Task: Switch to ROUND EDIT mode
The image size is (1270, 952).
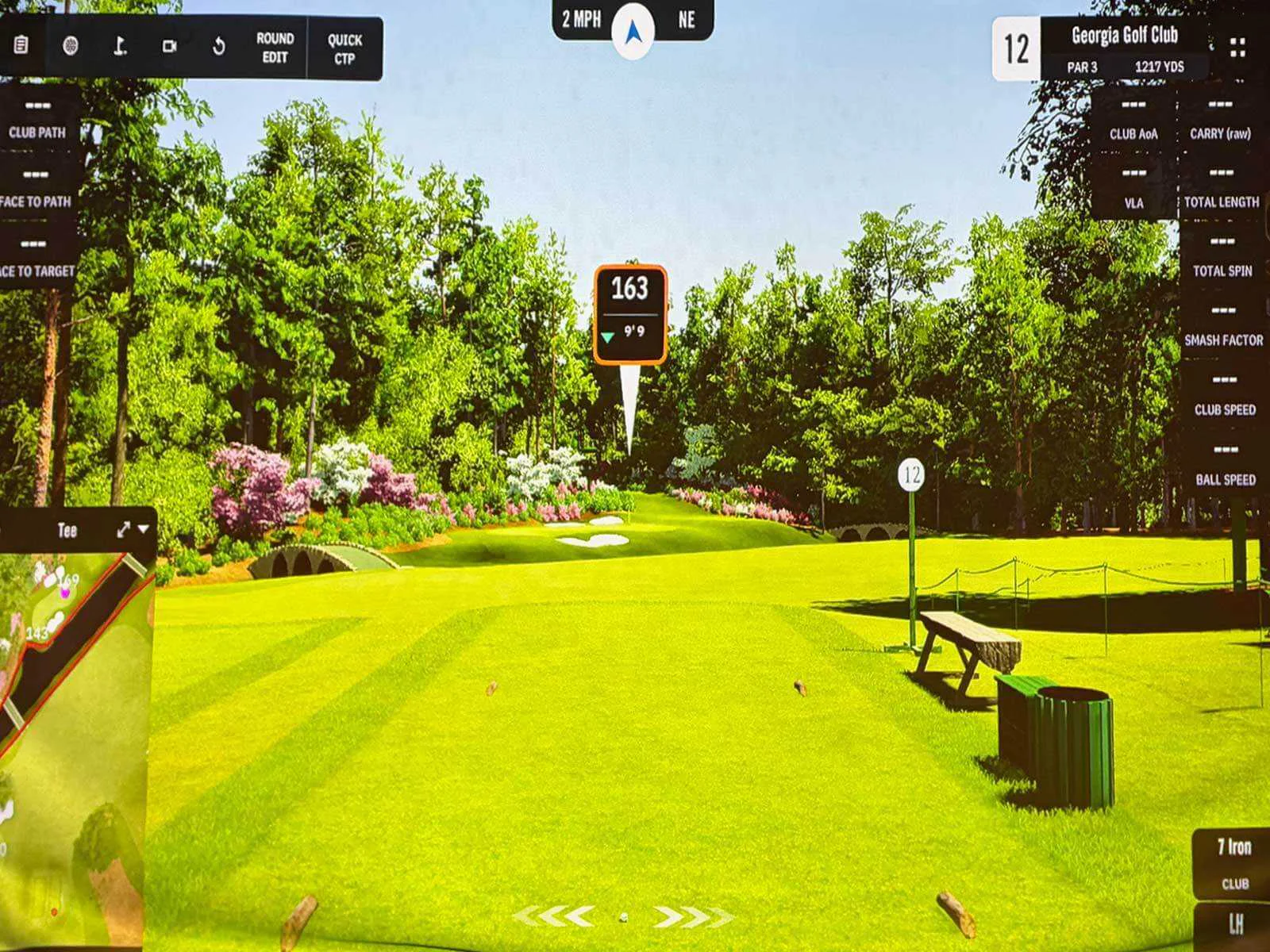Action: 274,48
